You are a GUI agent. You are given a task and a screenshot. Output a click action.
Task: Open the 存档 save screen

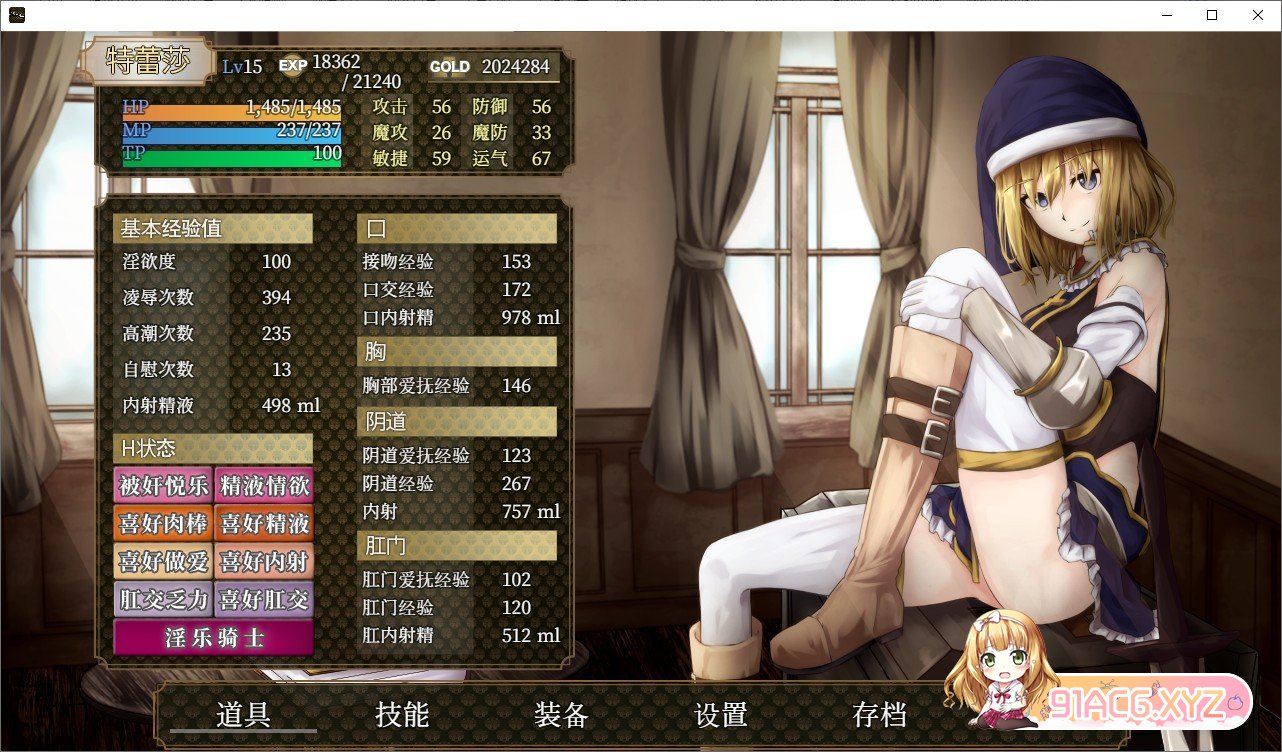coord(881,716)
